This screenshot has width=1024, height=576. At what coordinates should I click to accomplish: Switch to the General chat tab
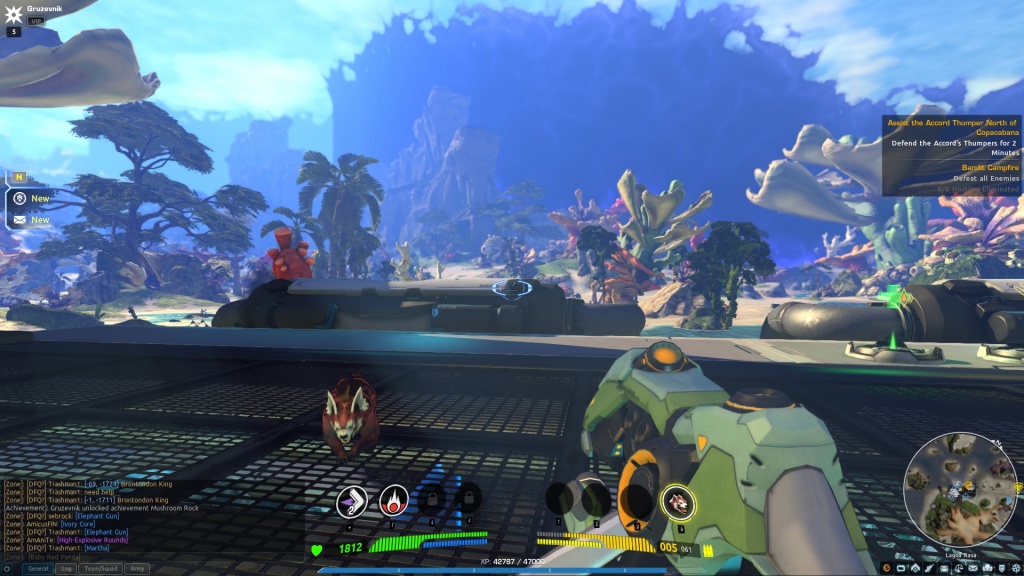(38, 568)
